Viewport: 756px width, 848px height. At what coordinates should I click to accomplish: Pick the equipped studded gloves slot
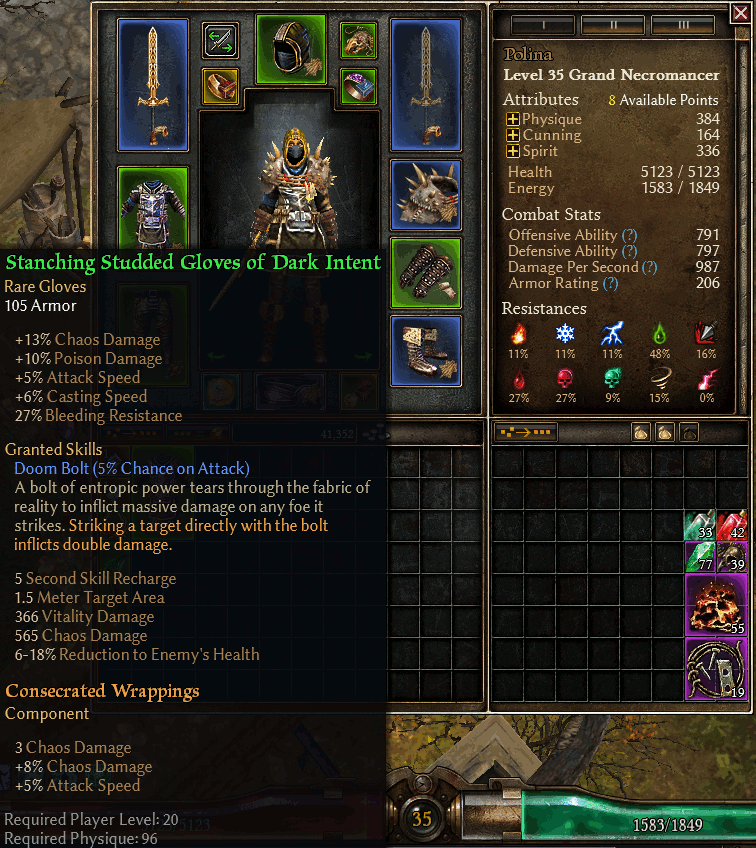[425, 272]
